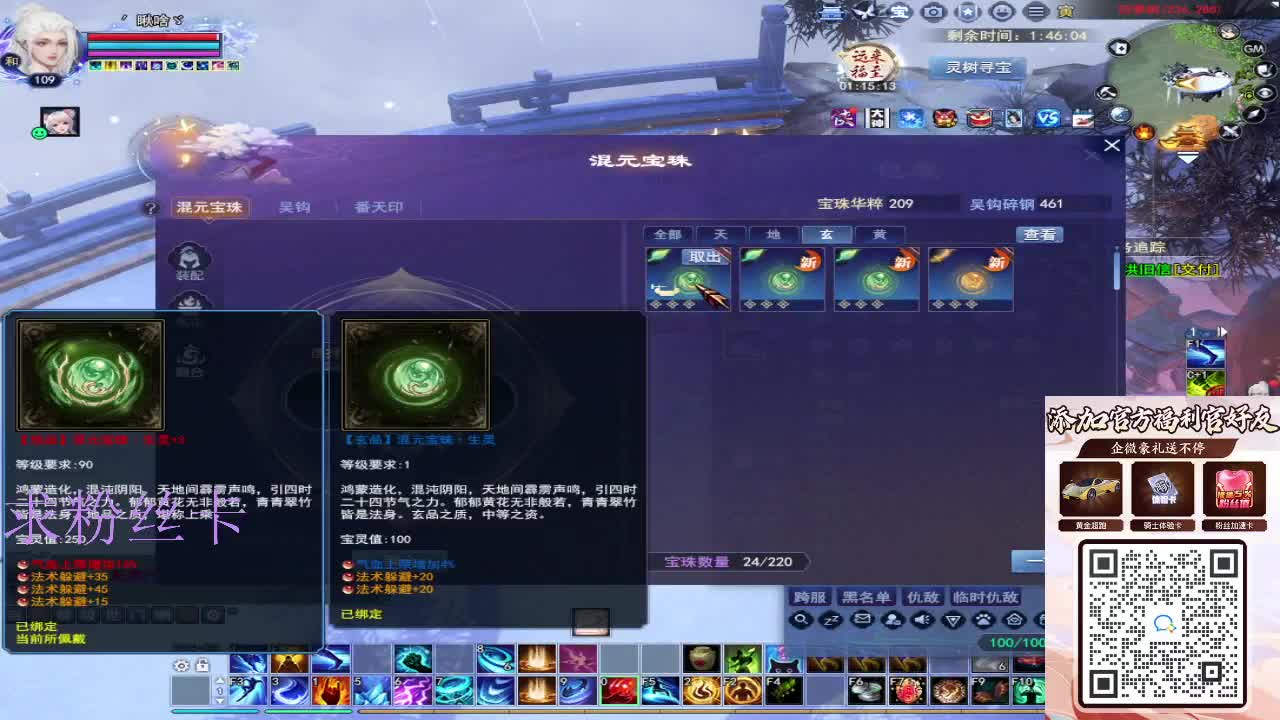Click the Zz rest icon near chat panel
This screenshot has height=720, width=1280.
[x=831, y=620]
